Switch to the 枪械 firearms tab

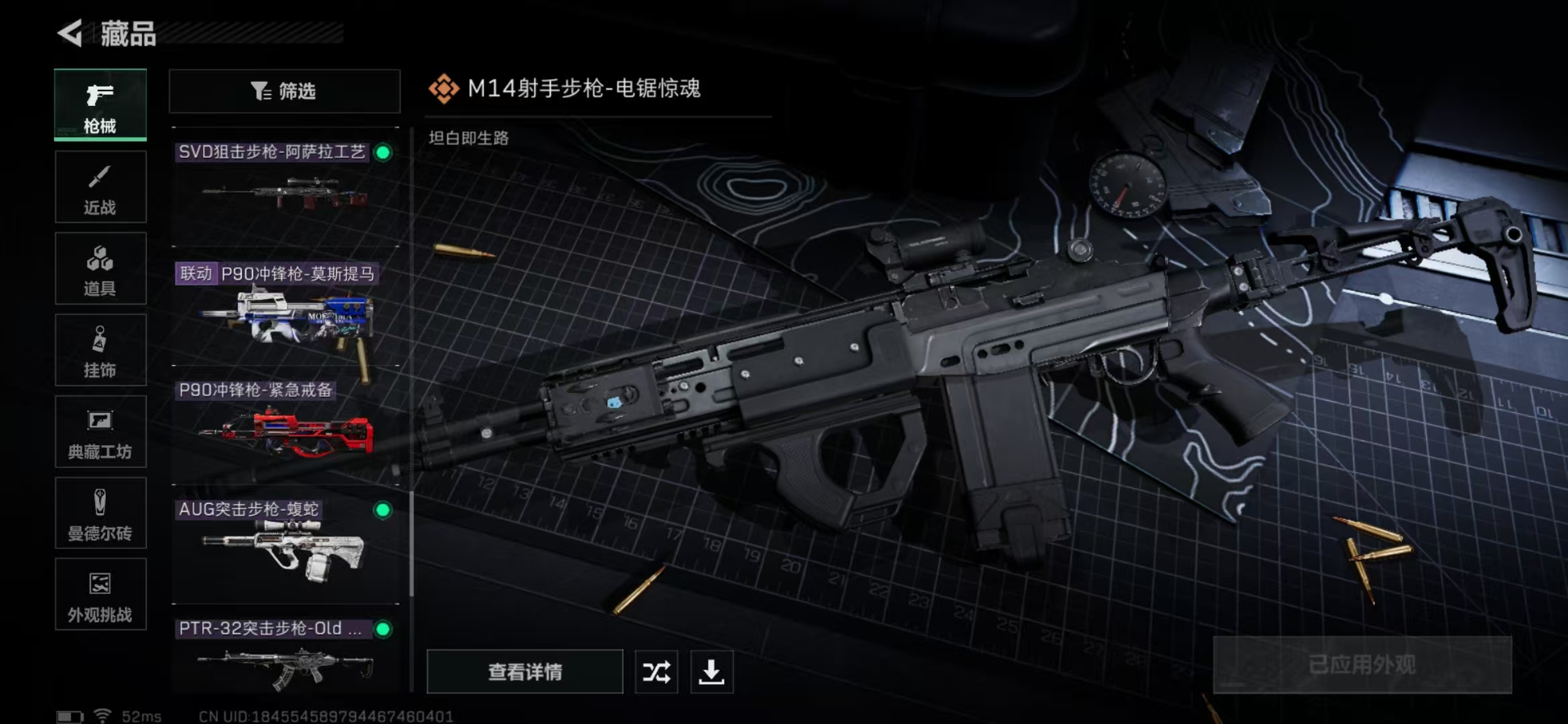click(x=100, y=105)
